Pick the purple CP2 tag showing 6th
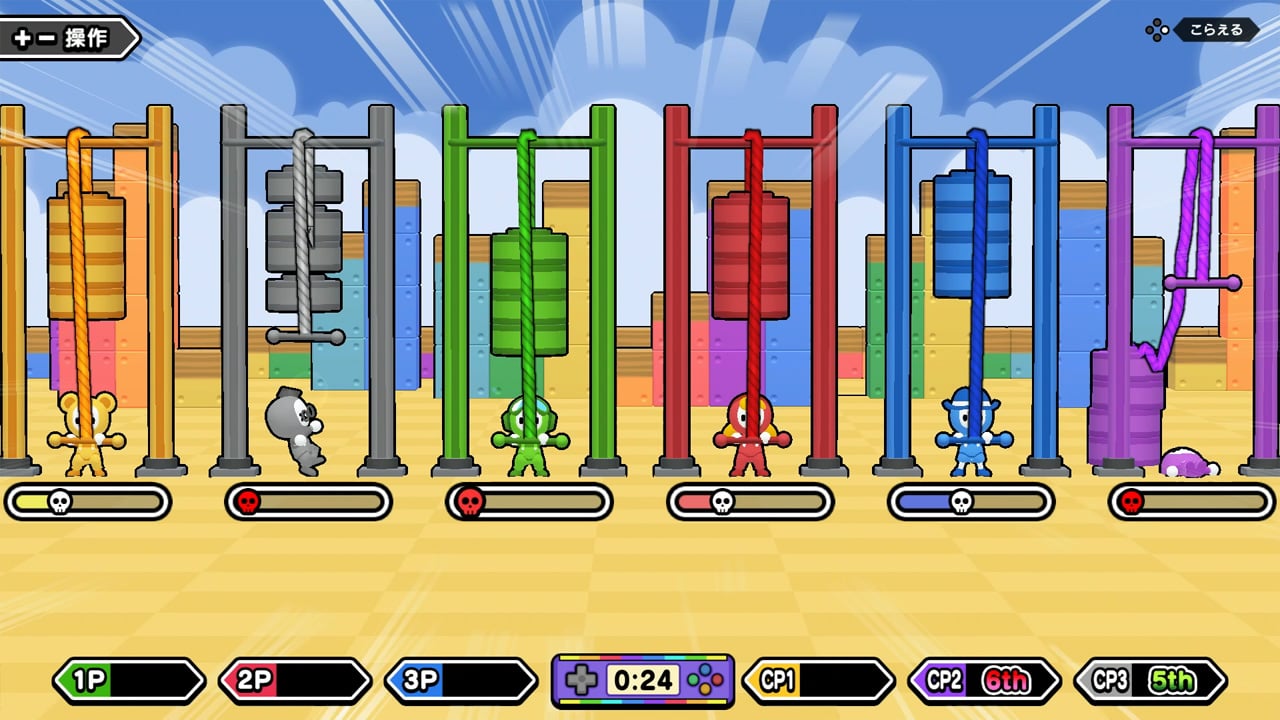 (984, 681)
